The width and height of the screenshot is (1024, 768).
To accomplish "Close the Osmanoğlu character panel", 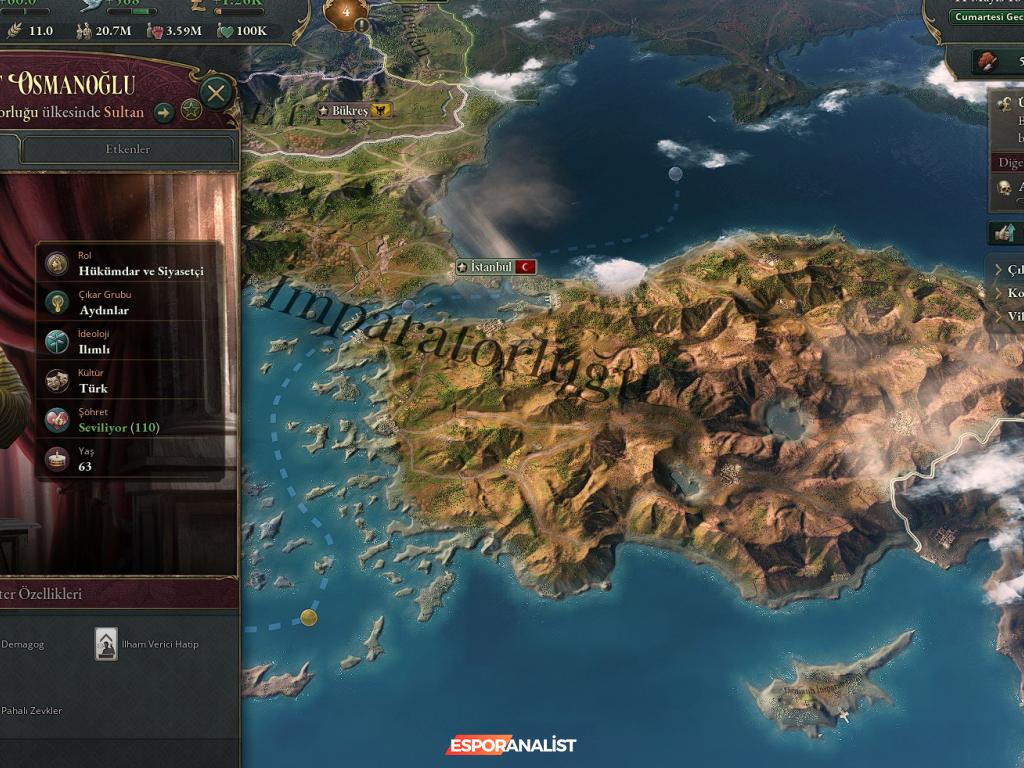I will click(x=216, y=95).
